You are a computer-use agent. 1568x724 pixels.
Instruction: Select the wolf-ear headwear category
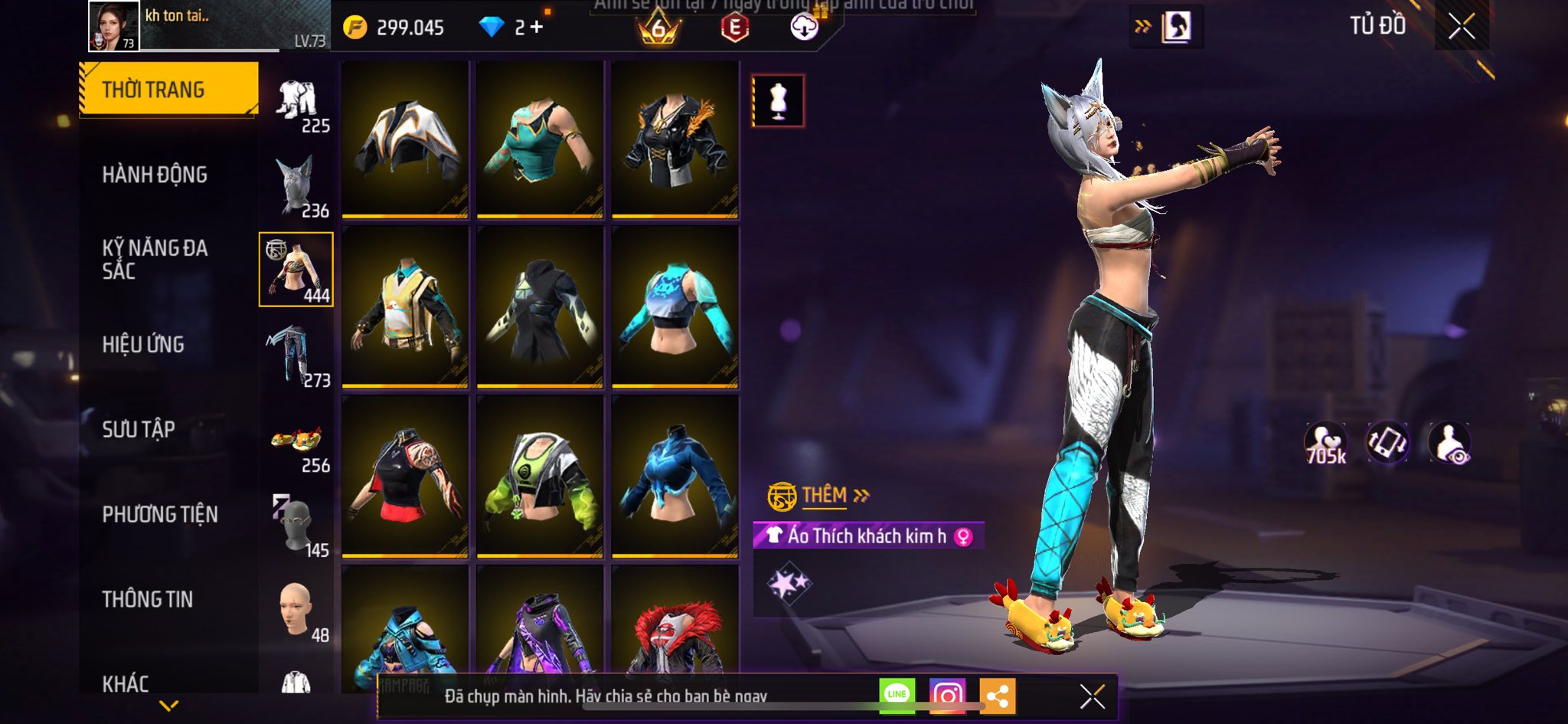click(x=296, y=187)
